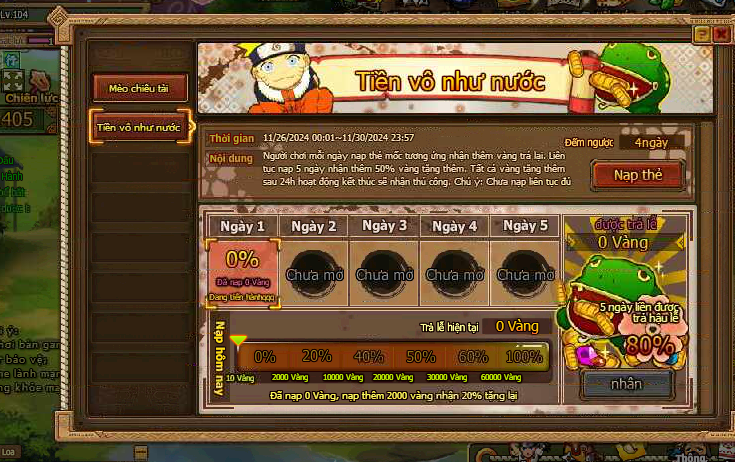Pick the Ngày 3 locked slot
Image resolution: width=735 pixels, height=462 pixels.
pos(384,273)
